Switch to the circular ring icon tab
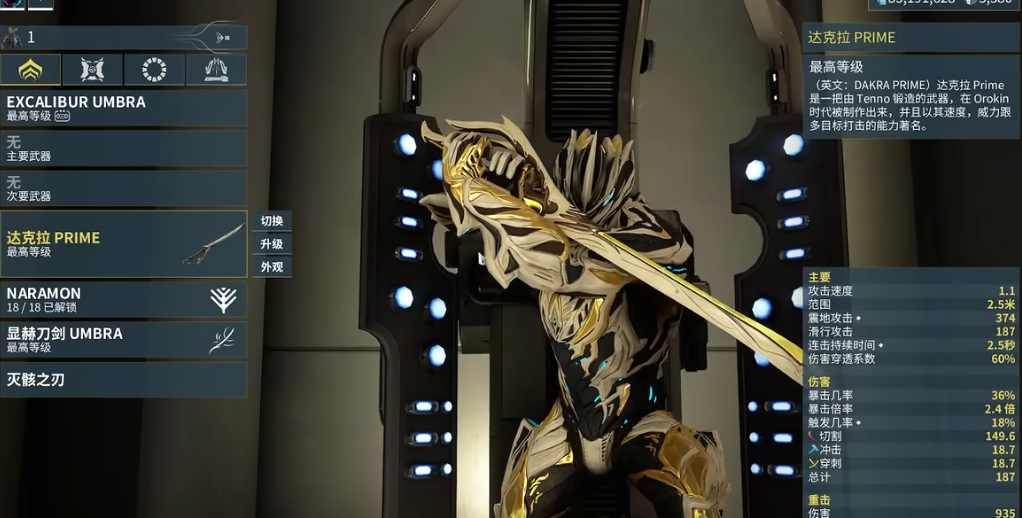 (154, 70)
